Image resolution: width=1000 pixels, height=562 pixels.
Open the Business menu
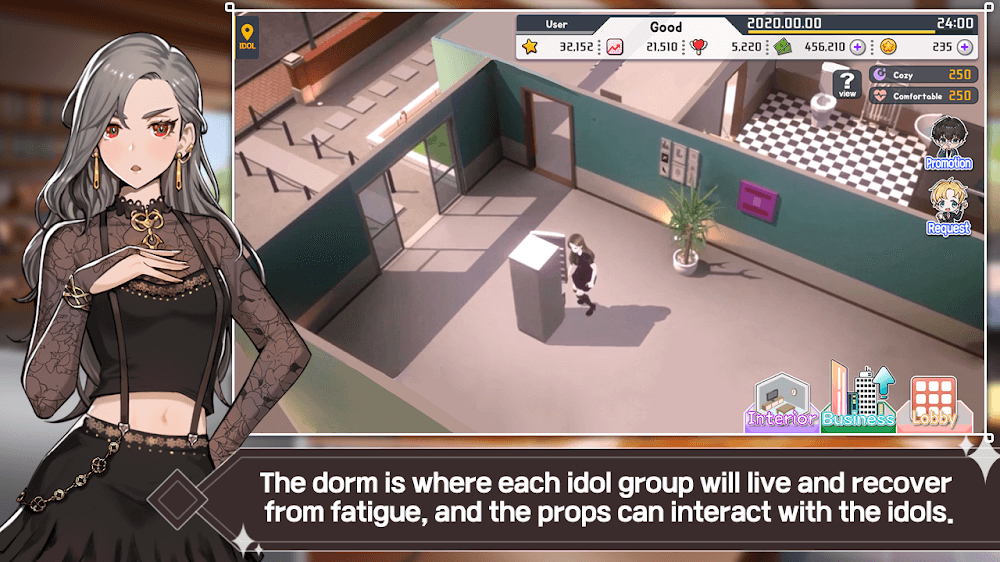[x=857, y=398]
